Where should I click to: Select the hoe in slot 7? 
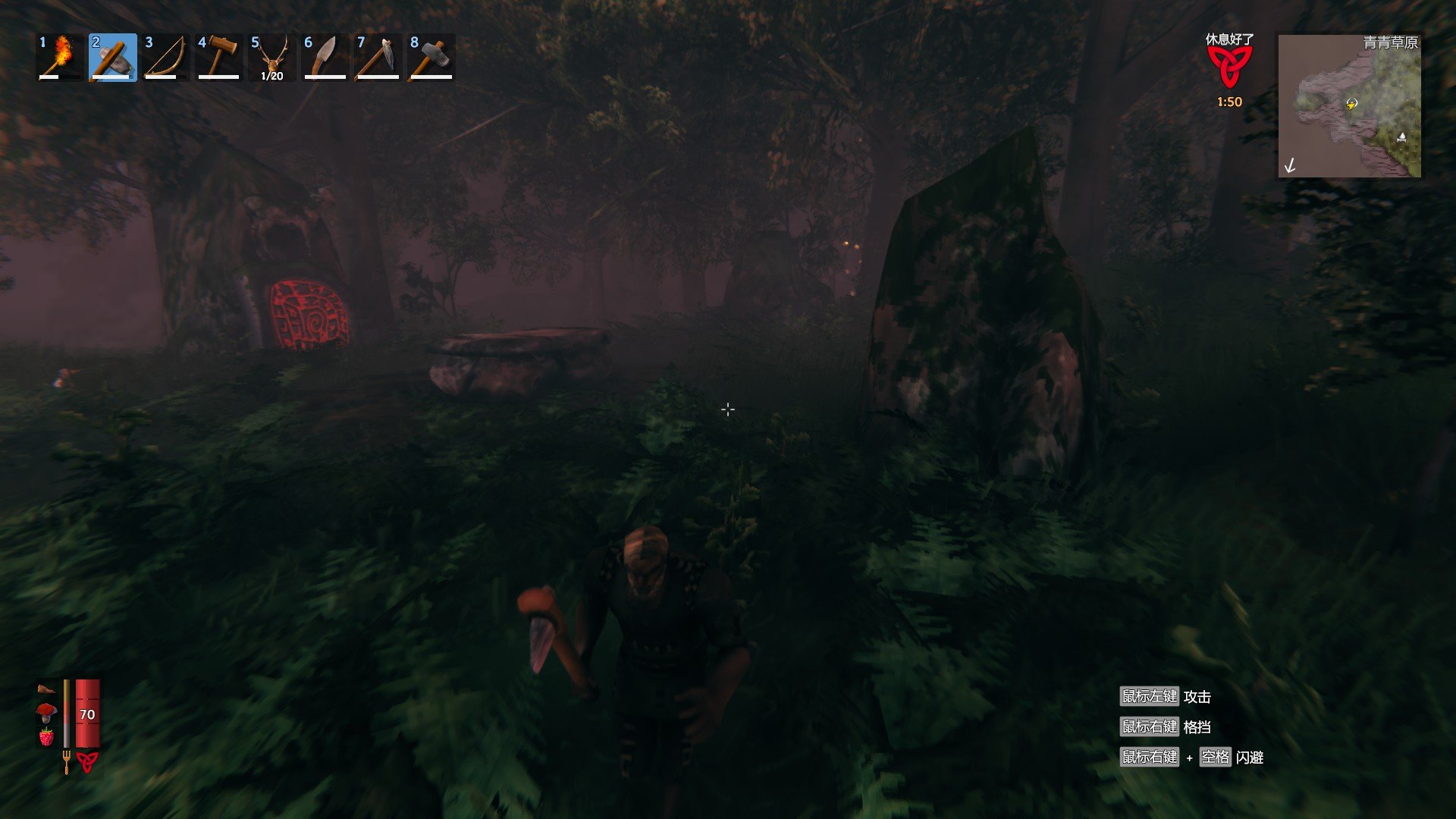point(378,57)
